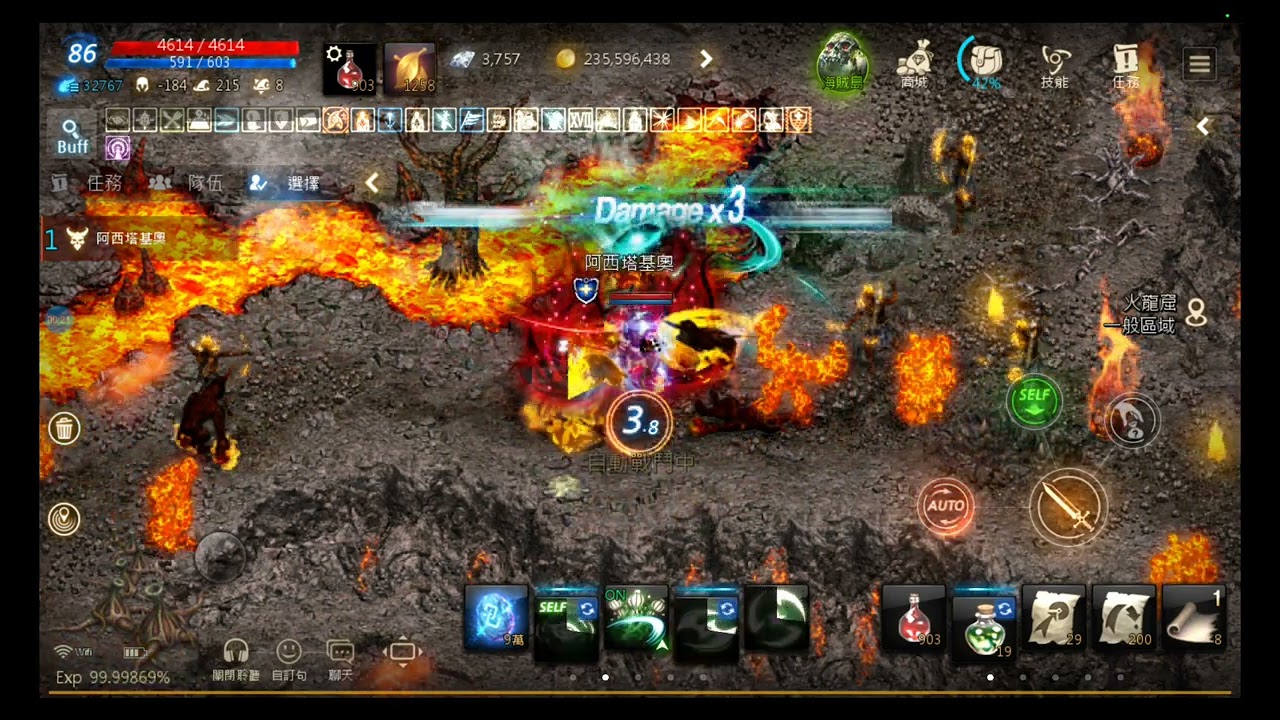
Task: Use the red potion hotbar slot
Action: [914, 619]
